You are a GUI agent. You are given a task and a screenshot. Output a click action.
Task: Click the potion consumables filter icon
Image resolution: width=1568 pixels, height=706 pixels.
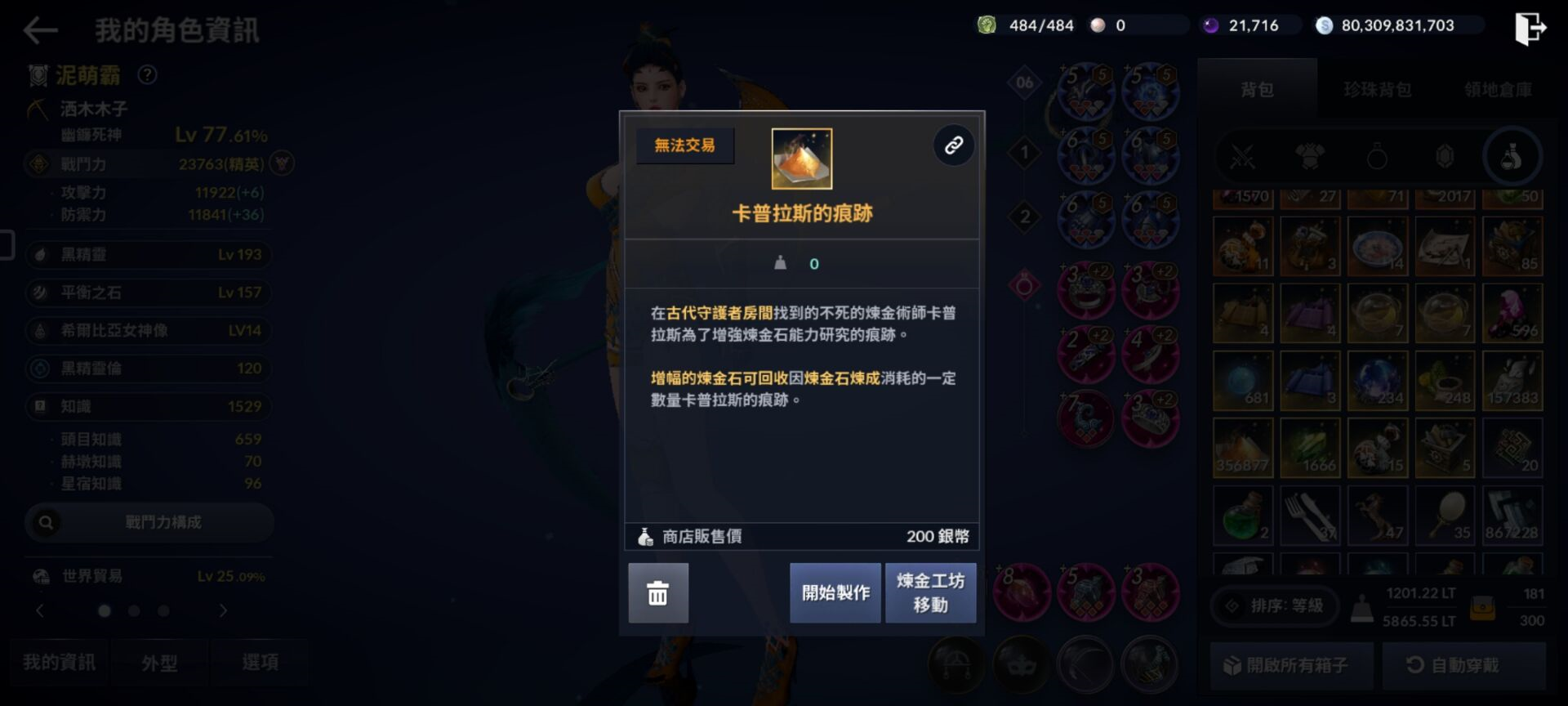(x=1513, y=157)
